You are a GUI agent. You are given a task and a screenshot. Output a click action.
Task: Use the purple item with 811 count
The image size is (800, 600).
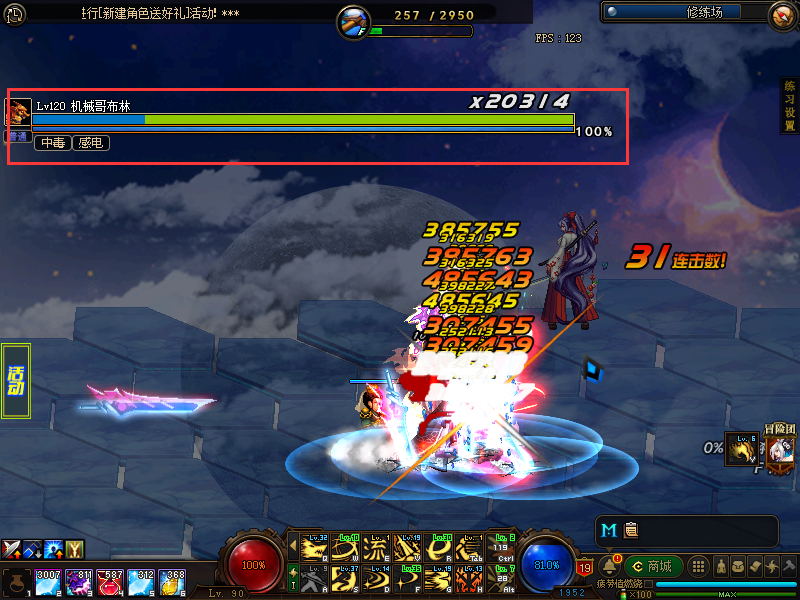[x=79, y=582]
